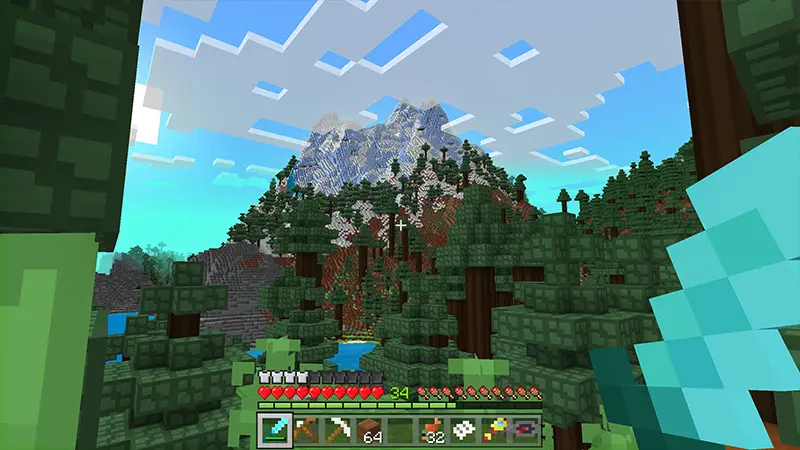Viewport: 800px width, 450px height.
Task: Choose the red and gold rod item
Action: click(x=494, y=429)
